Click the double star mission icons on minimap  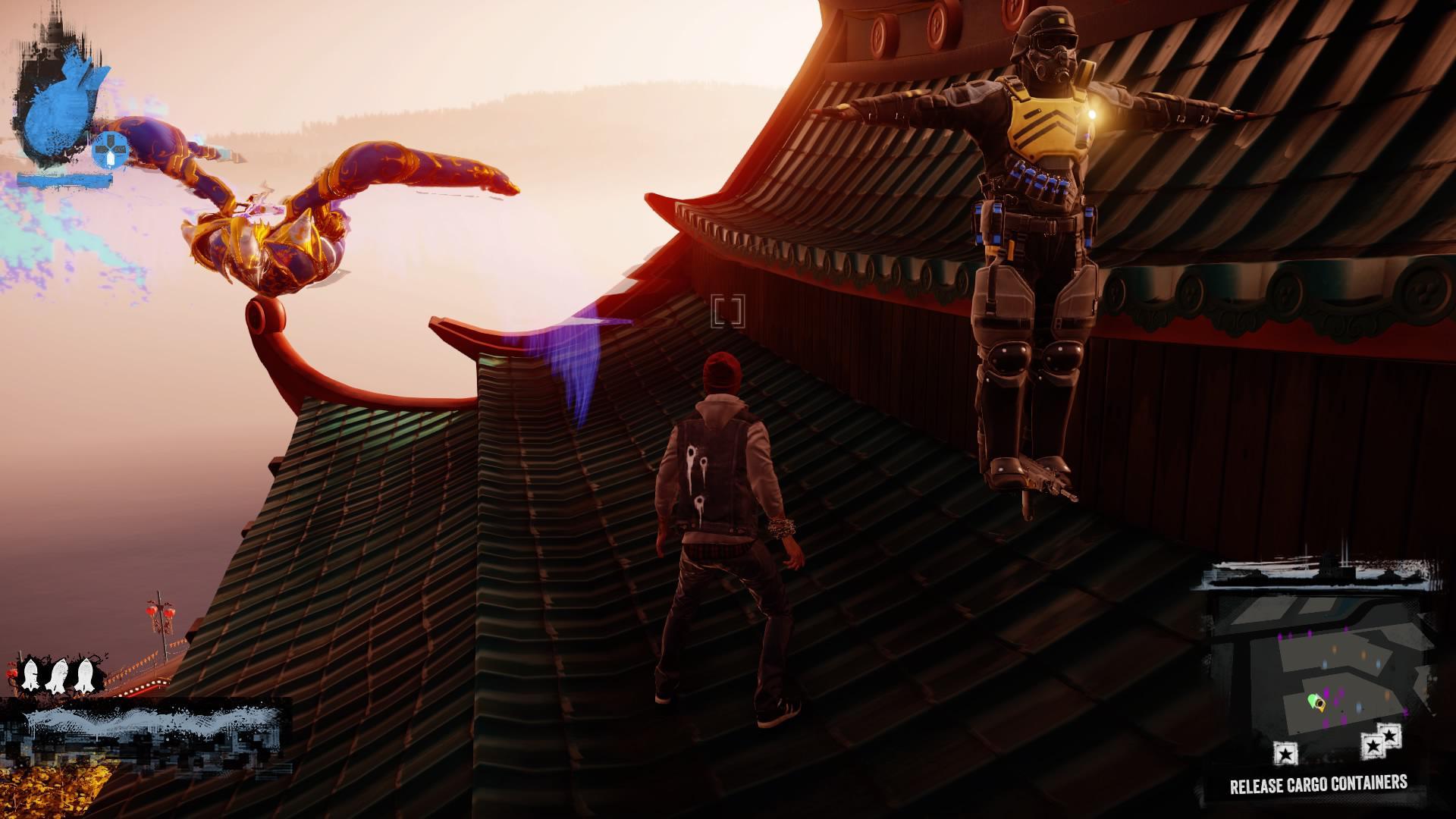tap(1381, 742)
